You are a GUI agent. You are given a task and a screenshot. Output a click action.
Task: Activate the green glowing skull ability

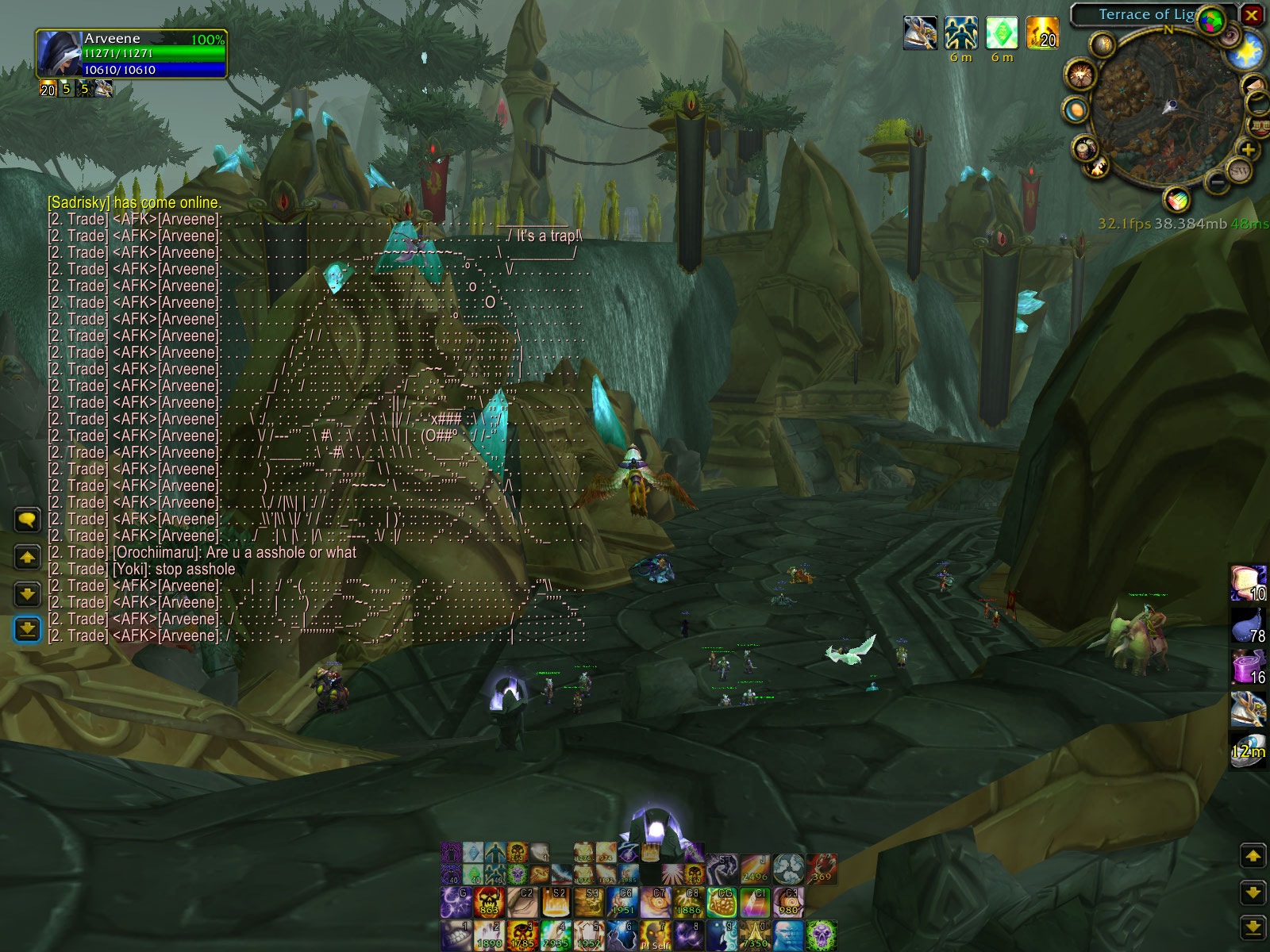pos(822,935)
